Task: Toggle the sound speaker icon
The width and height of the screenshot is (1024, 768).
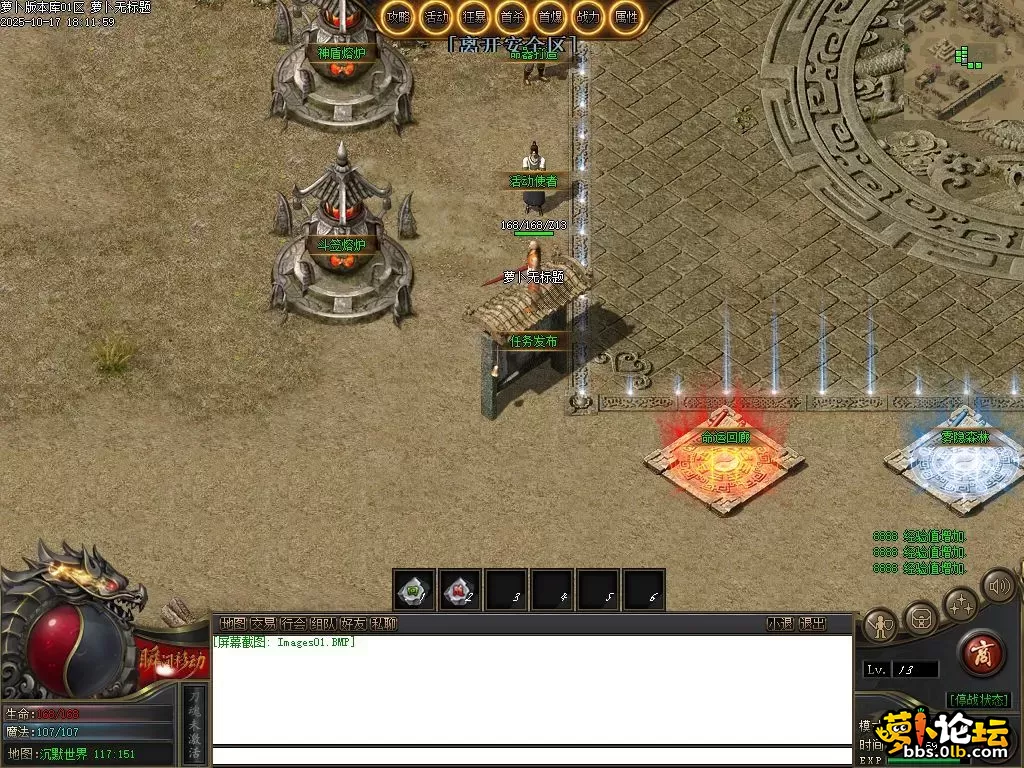Action: pyautogui.click(x=997, y=585)
